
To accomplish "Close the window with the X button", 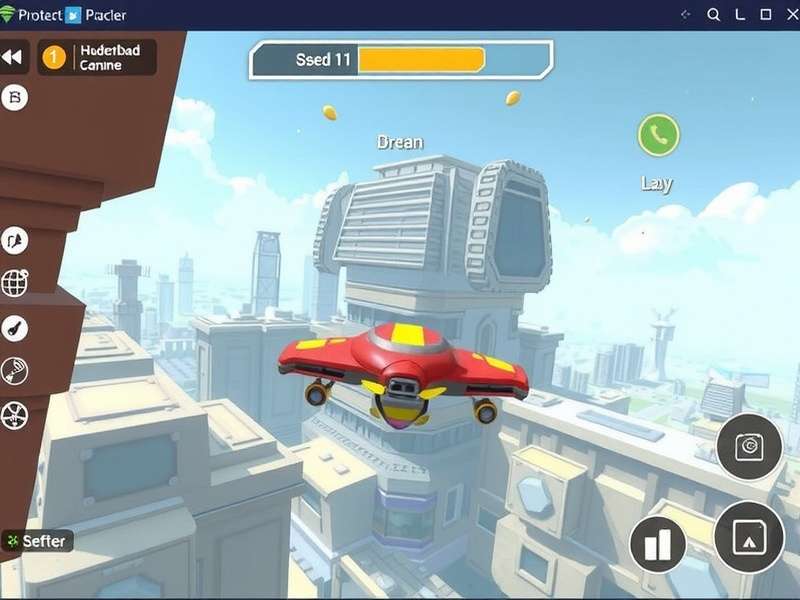I will (x=790, y=15).
